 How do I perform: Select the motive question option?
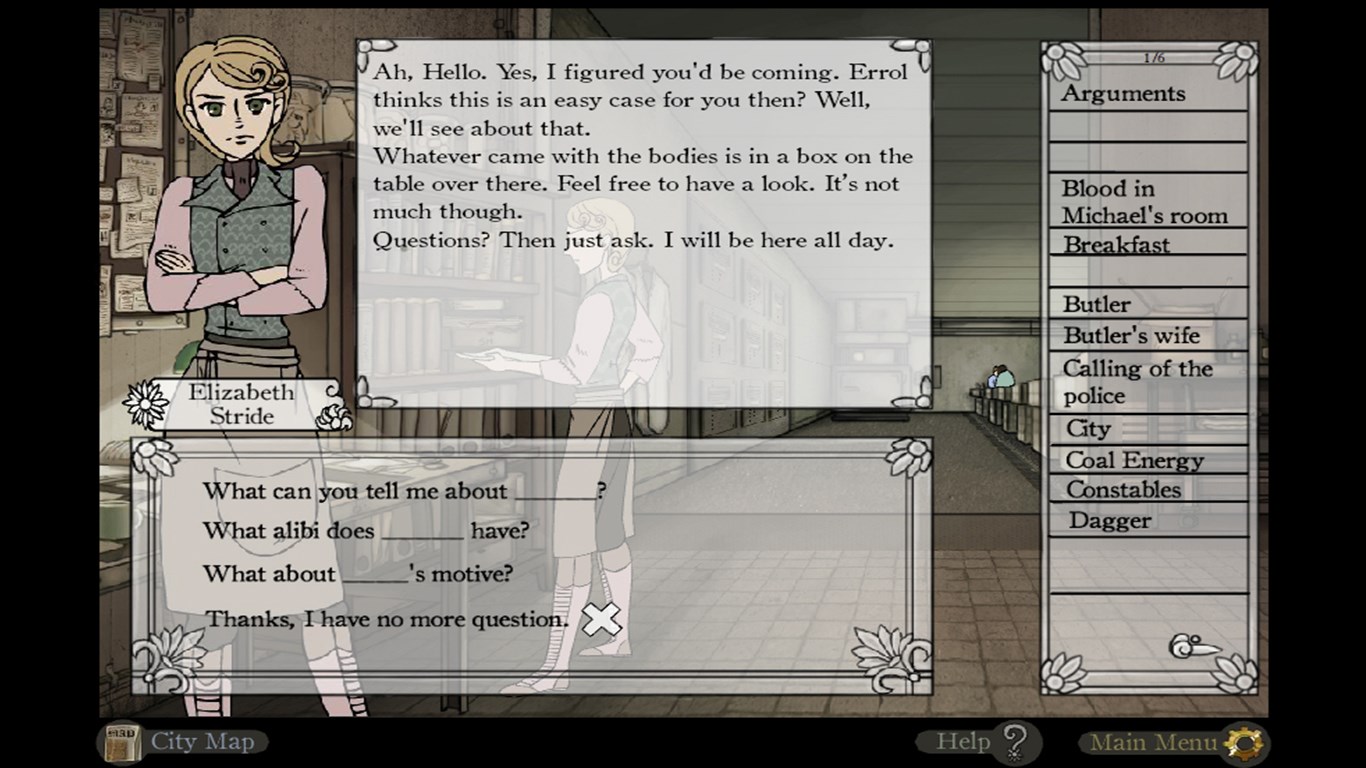(358, 574)
